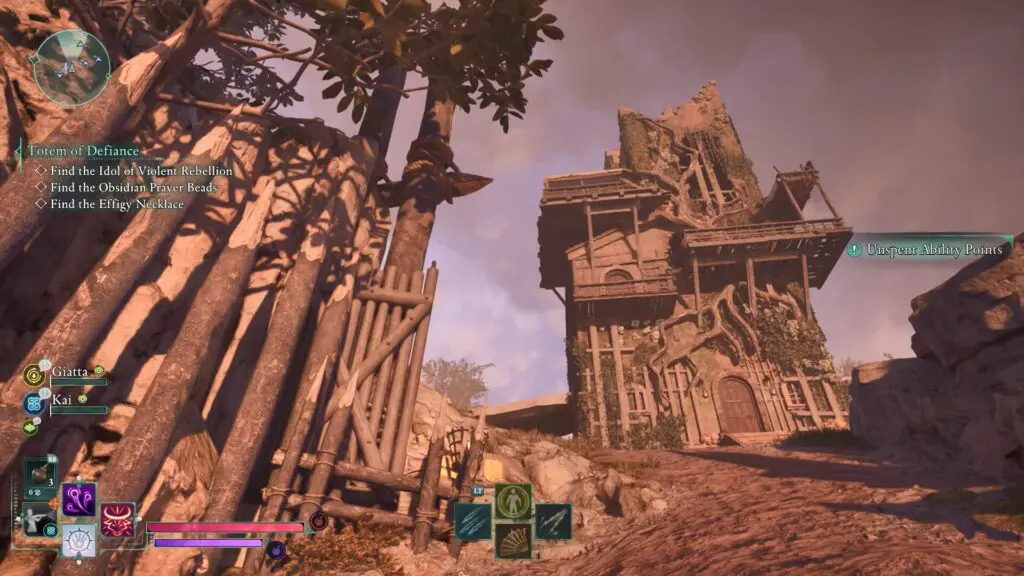1024x576 pixels.
Task: Activate the green human silhouette companion ability
Action: (513, 501)
